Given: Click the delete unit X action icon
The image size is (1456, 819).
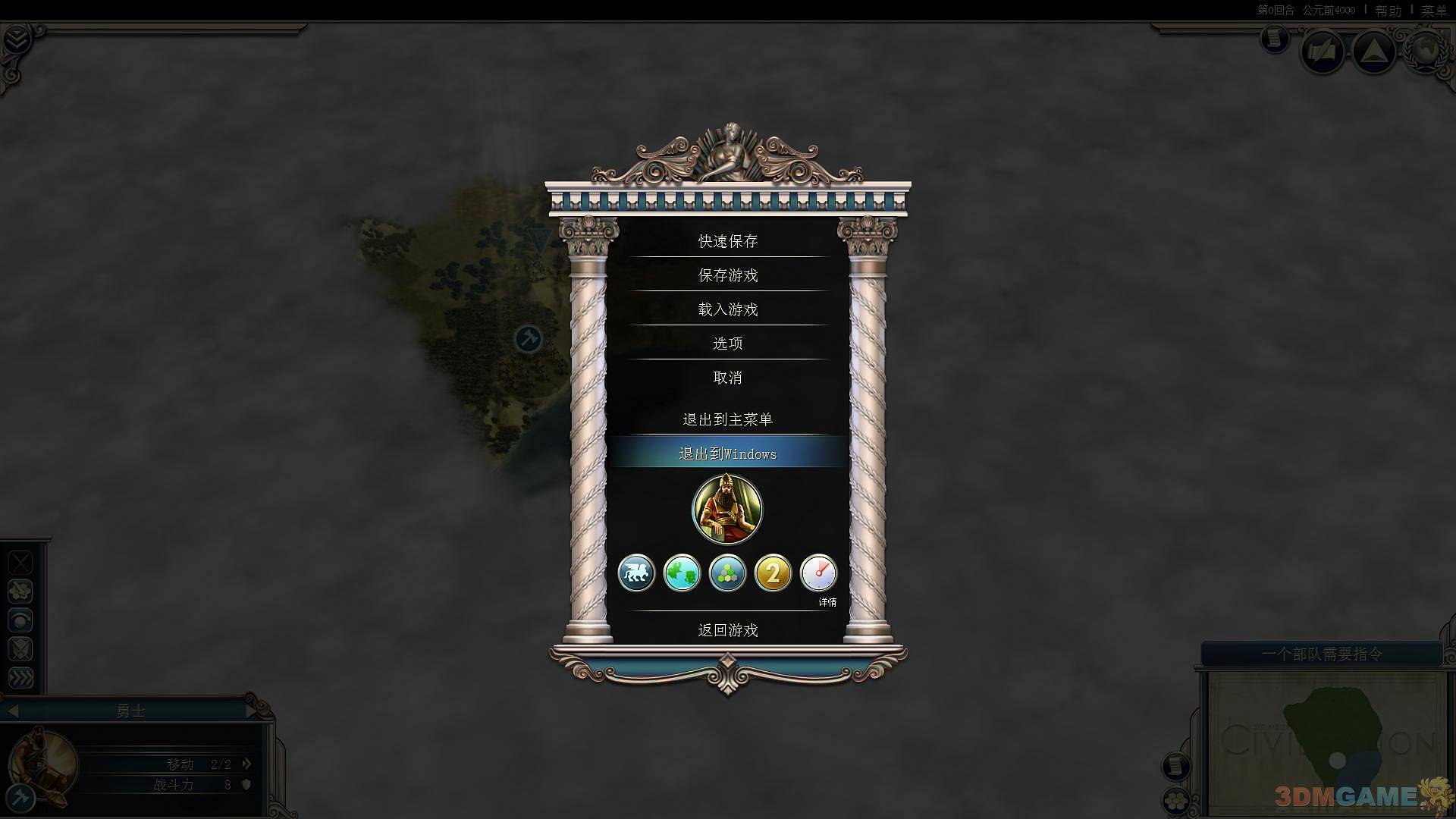Looking at the screenshot, I should 20,562.
